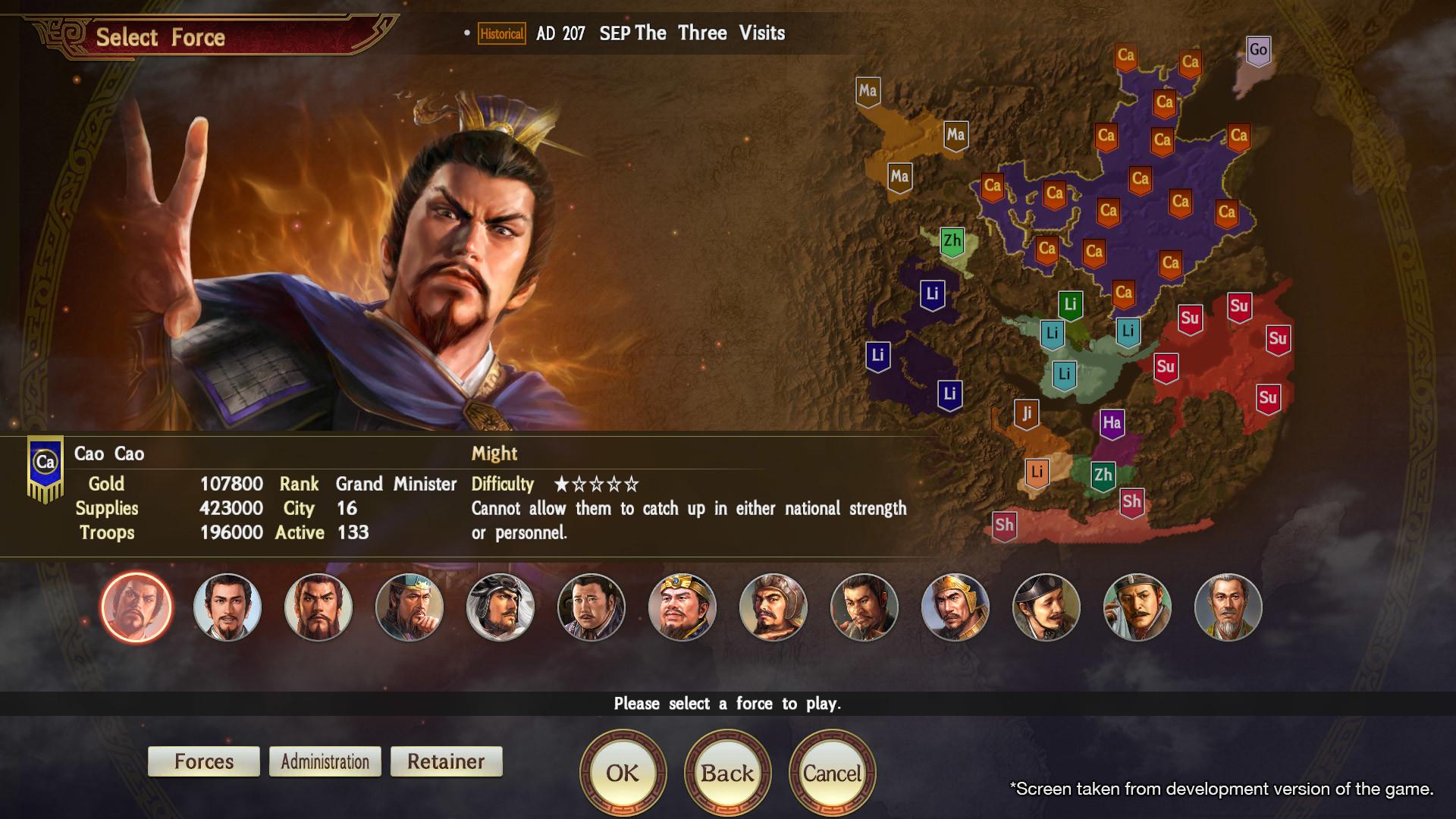Select the second force portrait next to Cao Cao

pos(227,607)
